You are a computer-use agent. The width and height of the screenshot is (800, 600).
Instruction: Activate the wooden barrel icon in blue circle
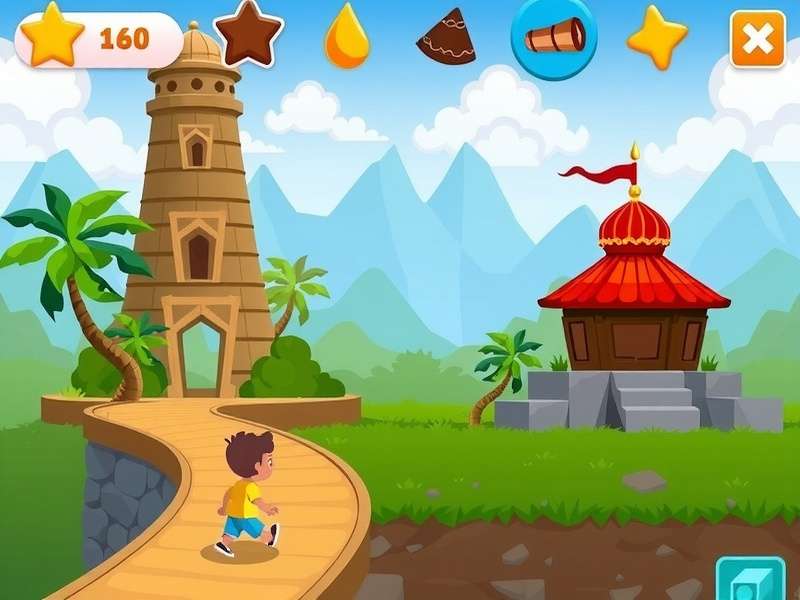click(x=554, y=37)
